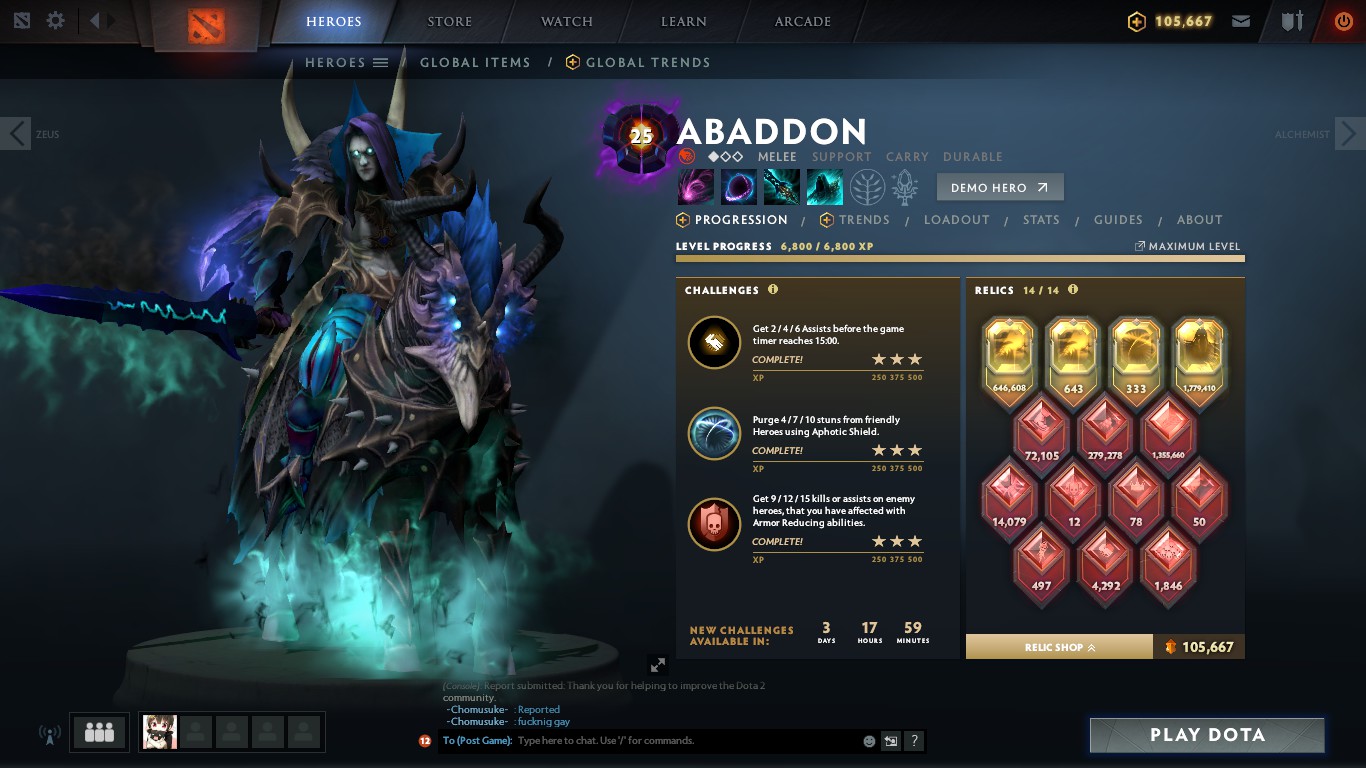The height and width of the screenshot is (768, 1366).
Task: Open the HEROES hamburger list menu
Action: [x=381, y=62]
